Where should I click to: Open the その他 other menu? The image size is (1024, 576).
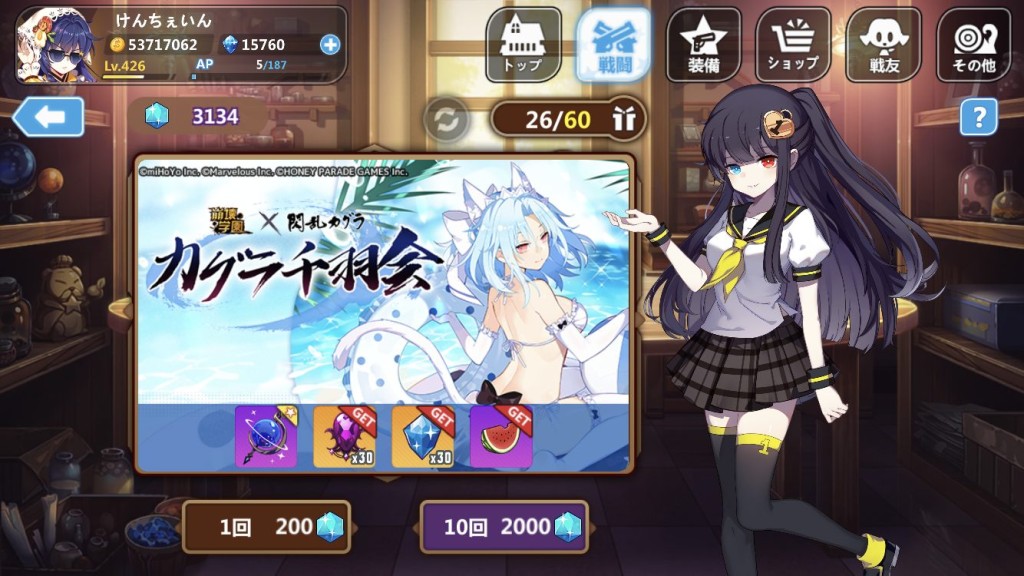pos(973,45)
